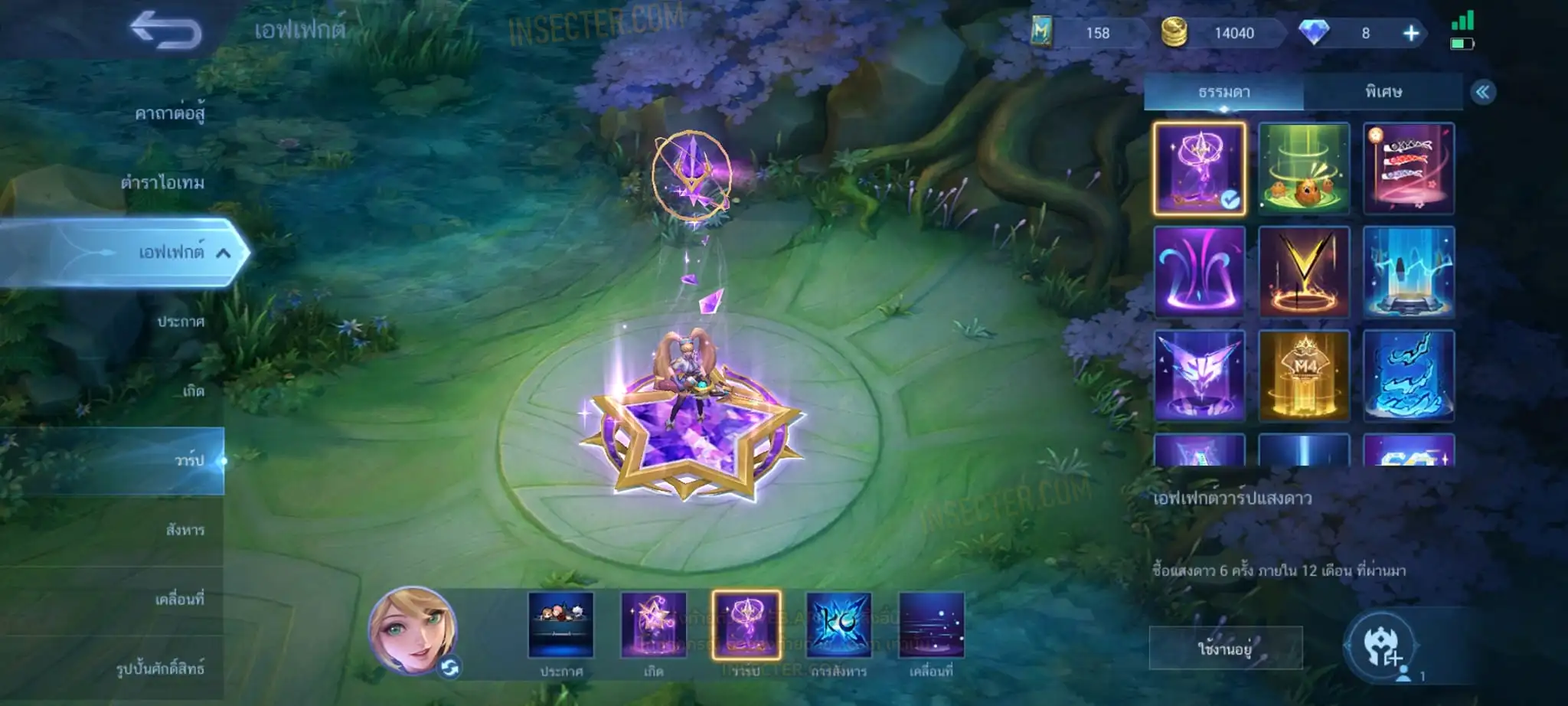Select the เคลื่อนที่ effect category in sidebar
The image size is (1568, 706).
[x=179, y=599]
